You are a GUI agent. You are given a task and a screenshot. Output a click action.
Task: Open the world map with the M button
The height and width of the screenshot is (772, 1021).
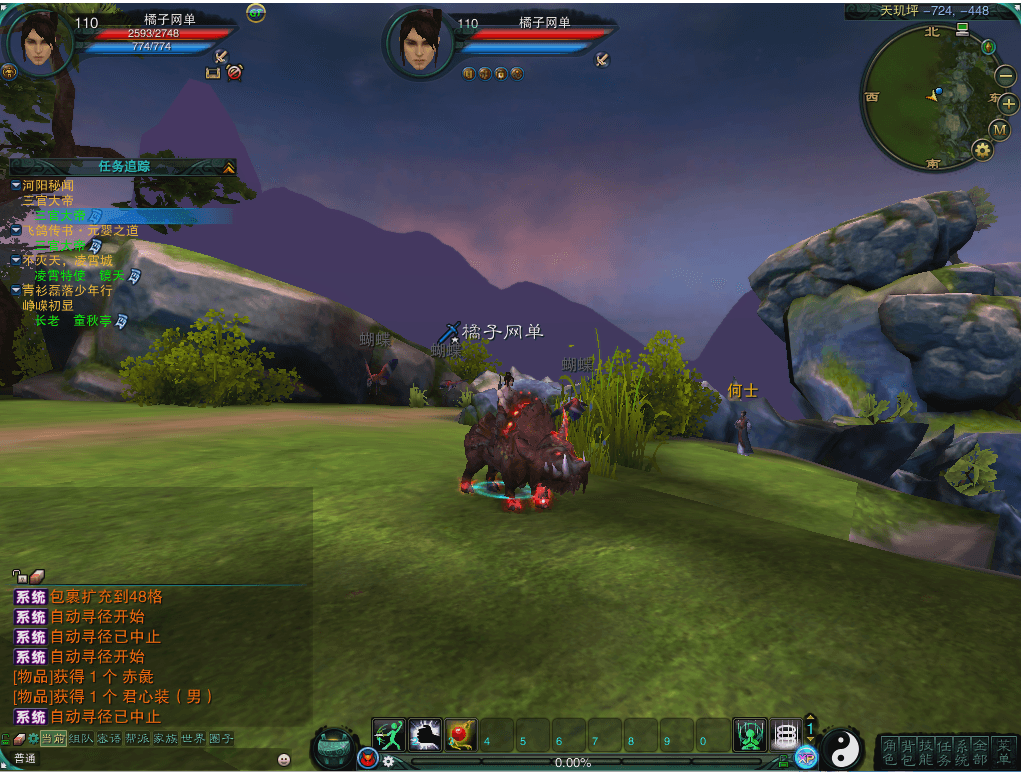coord(999,129)
